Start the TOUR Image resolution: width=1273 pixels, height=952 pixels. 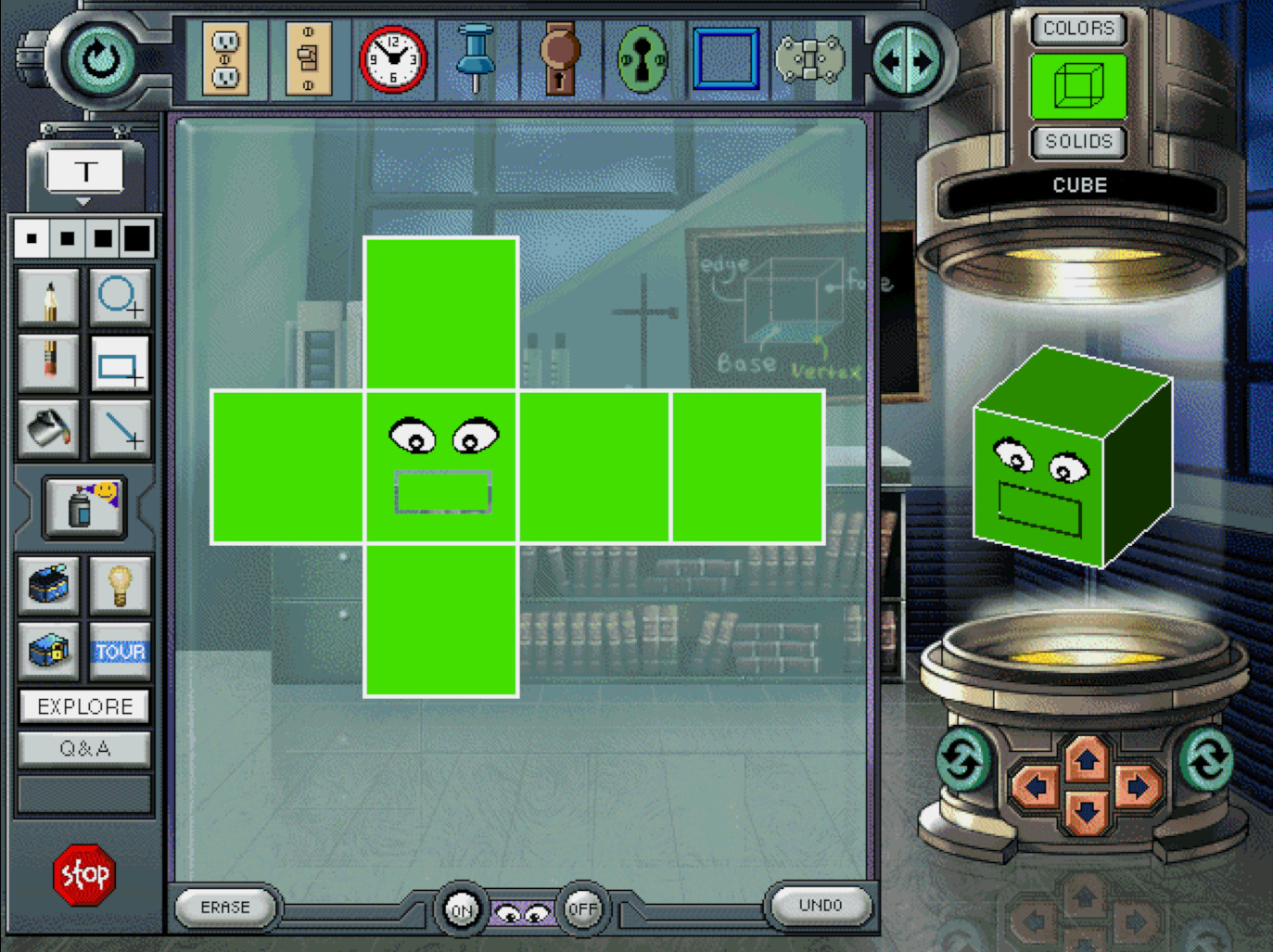pos(120,651)
